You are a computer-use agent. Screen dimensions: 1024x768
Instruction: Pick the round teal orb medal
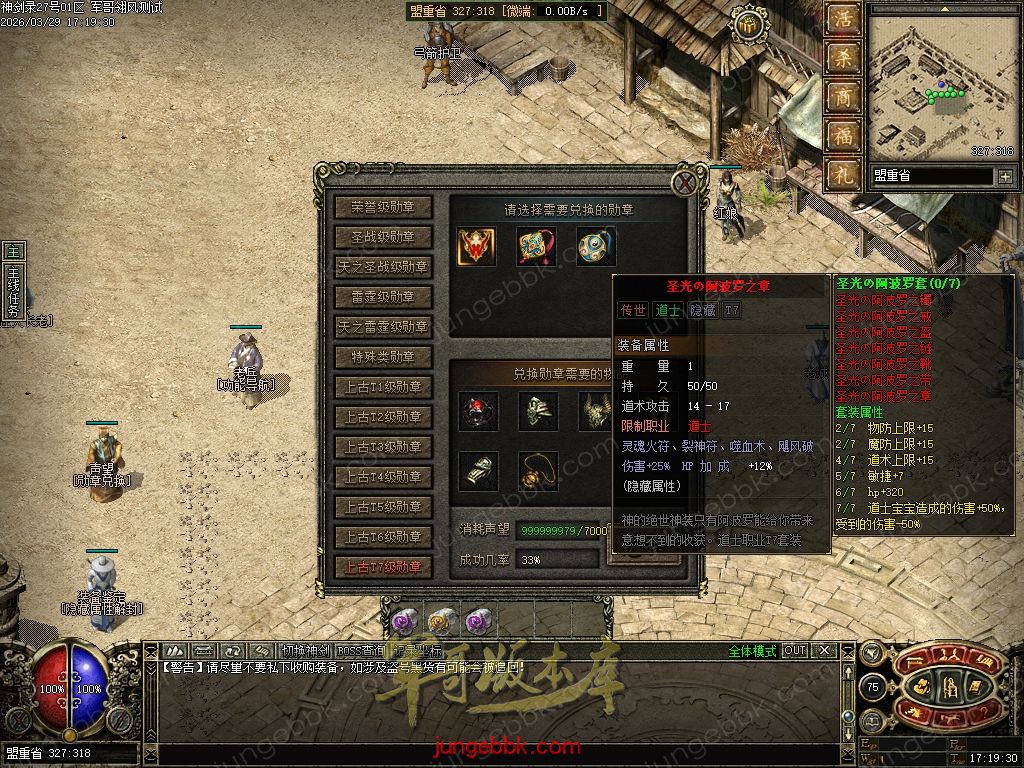click(x=595, y=247)
